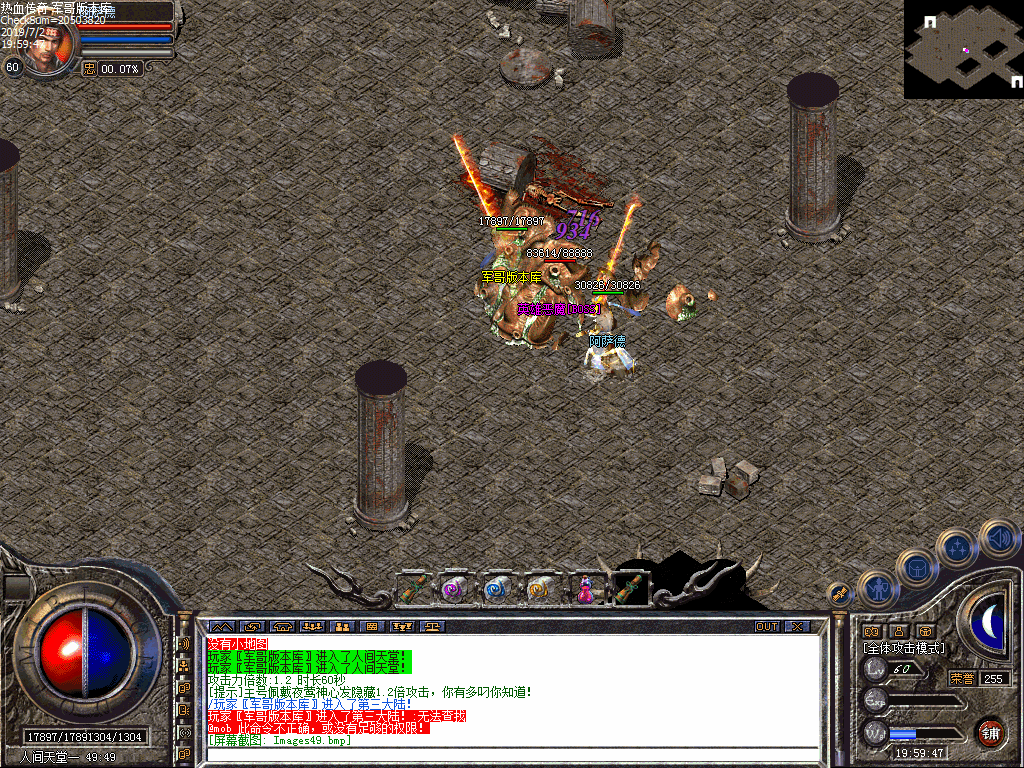Open the bag inventory round button
This screenshot has height=768, width=1024.
point(916,569)
